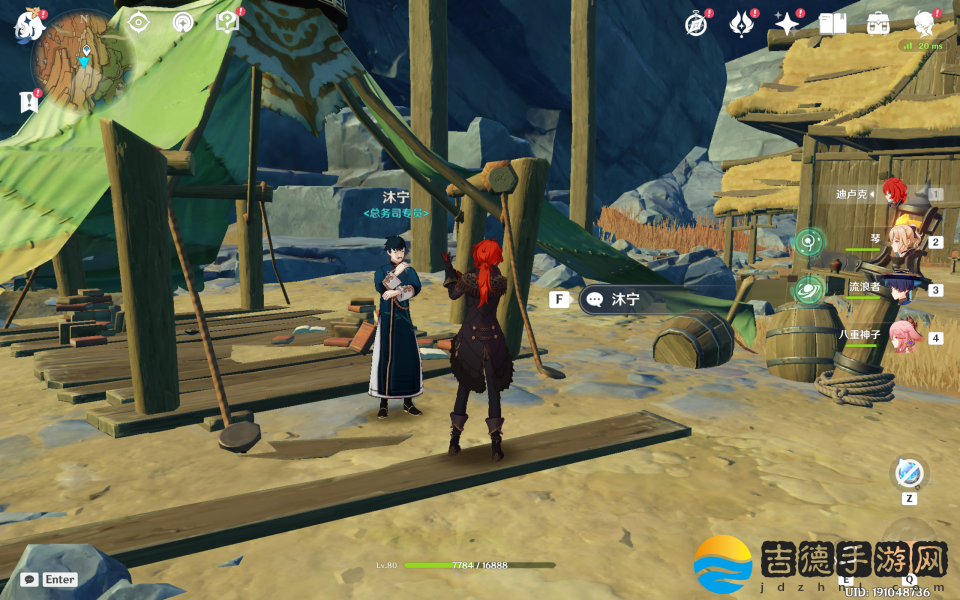This screenshot has width=960, height=600.
Task: Open the compass events icon
Action: (x=696, y=24)
